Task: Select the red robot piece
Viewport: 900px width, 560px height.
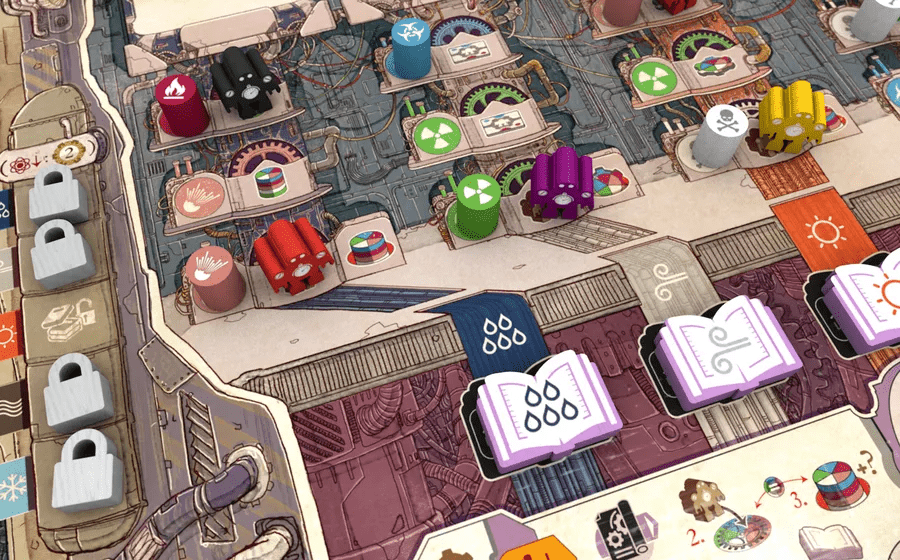Action: tap(293, 257)
